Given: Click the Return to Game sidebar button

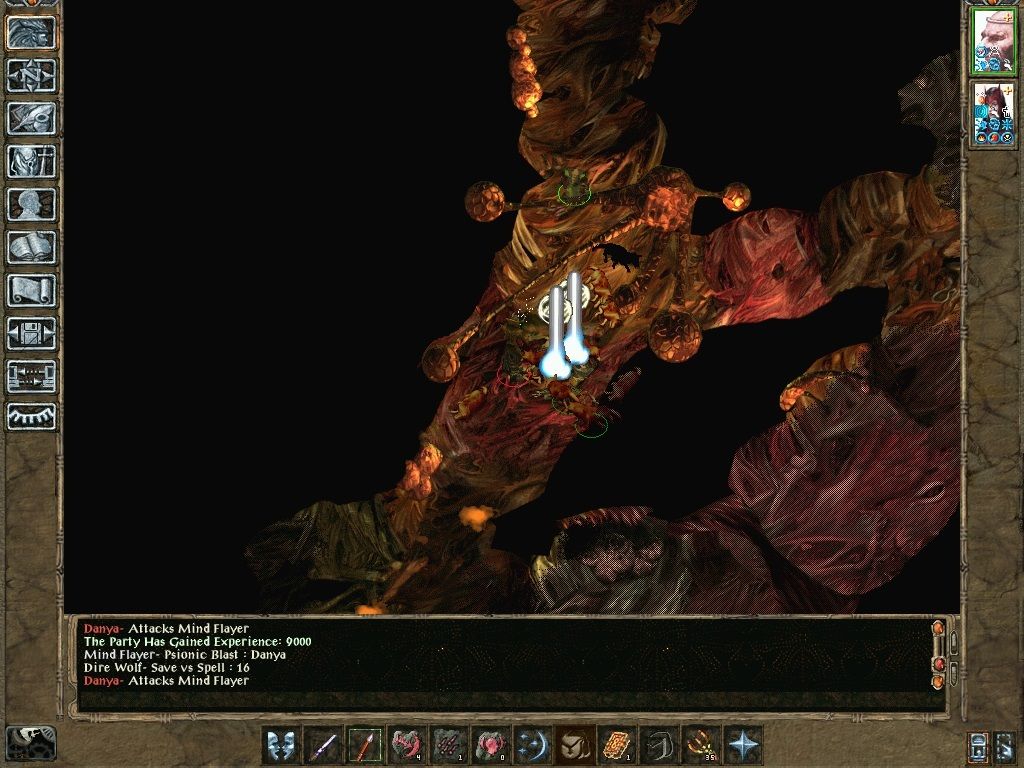Looking at the screenshot, I should click(31, 33).
